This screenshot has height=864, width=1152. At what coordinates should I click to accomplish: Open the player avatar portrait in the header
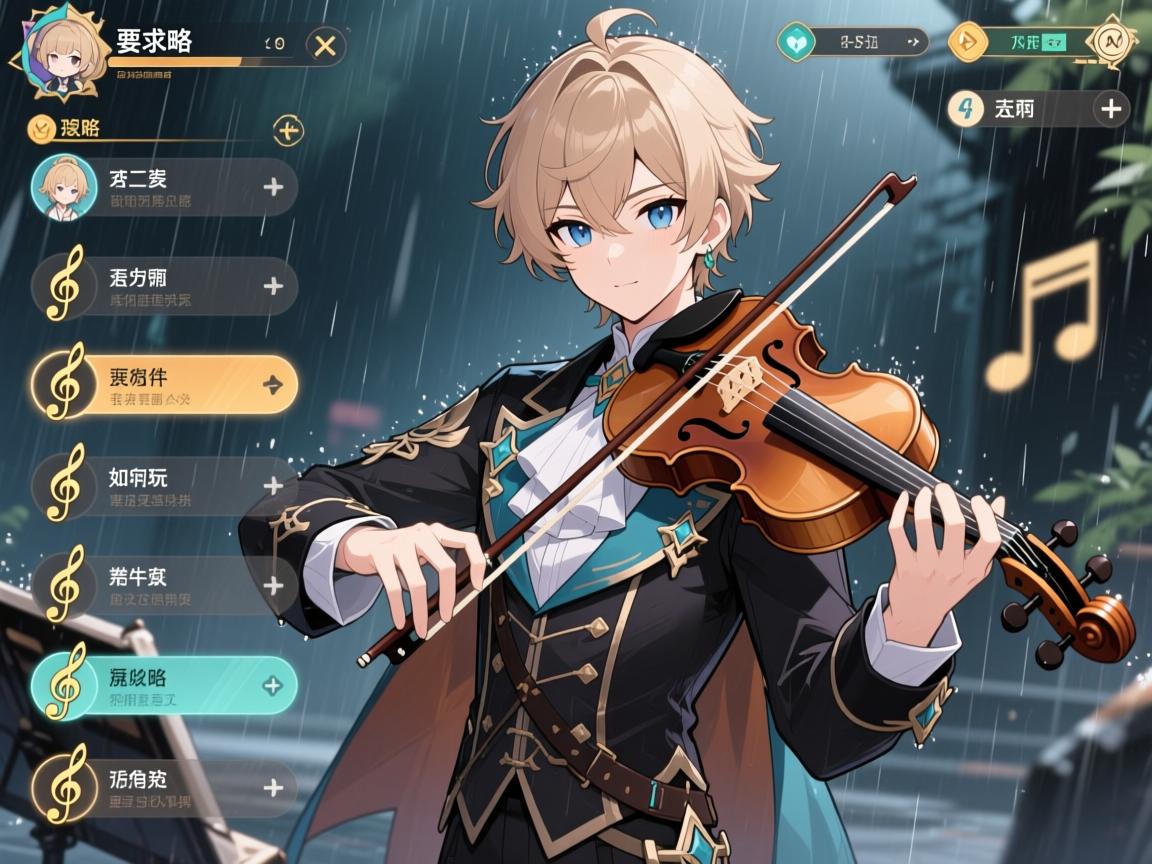click(58, 54)
